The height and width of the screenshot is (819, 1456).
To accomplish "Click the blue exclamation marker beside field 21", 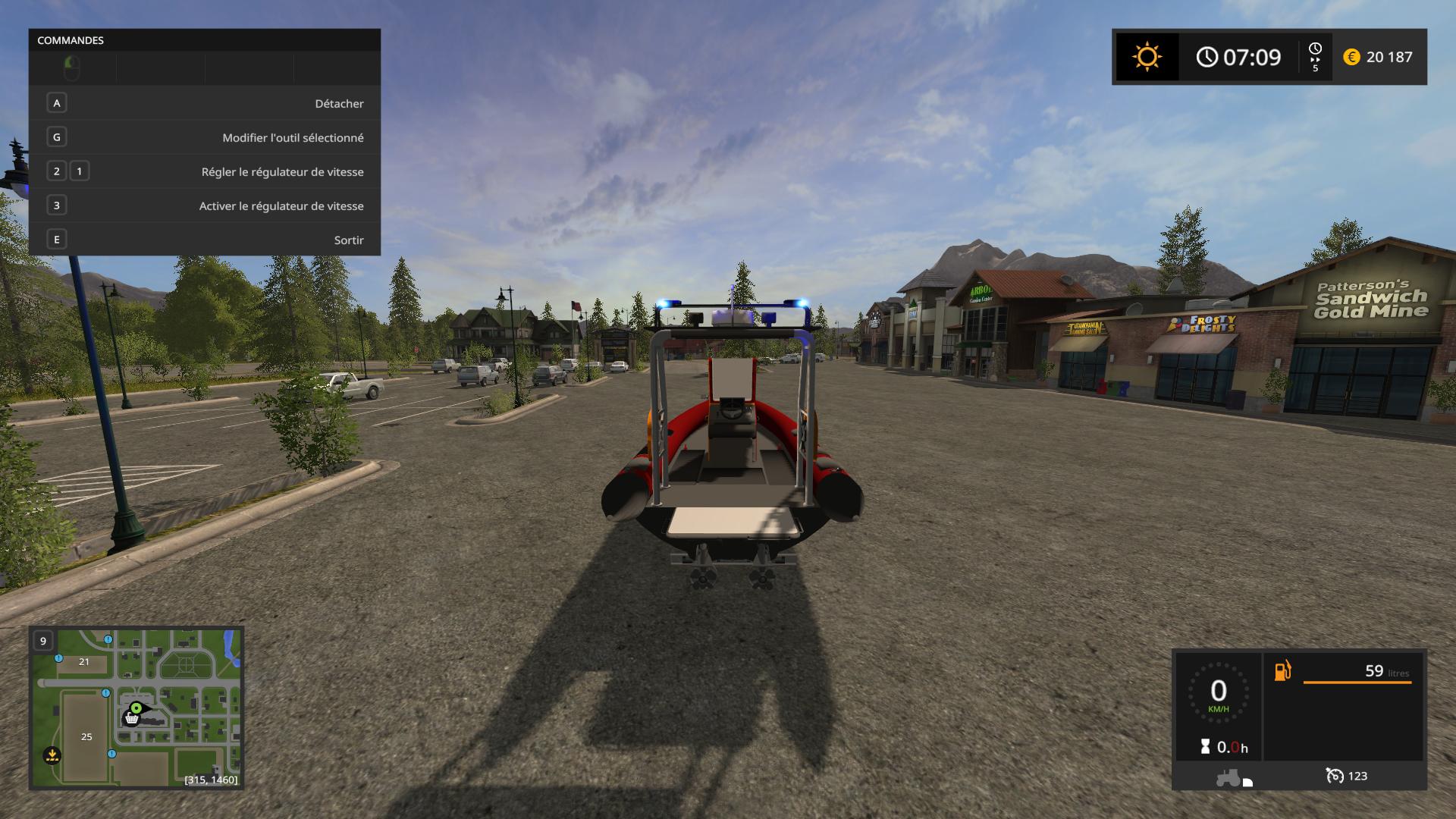I will (58, 658).
